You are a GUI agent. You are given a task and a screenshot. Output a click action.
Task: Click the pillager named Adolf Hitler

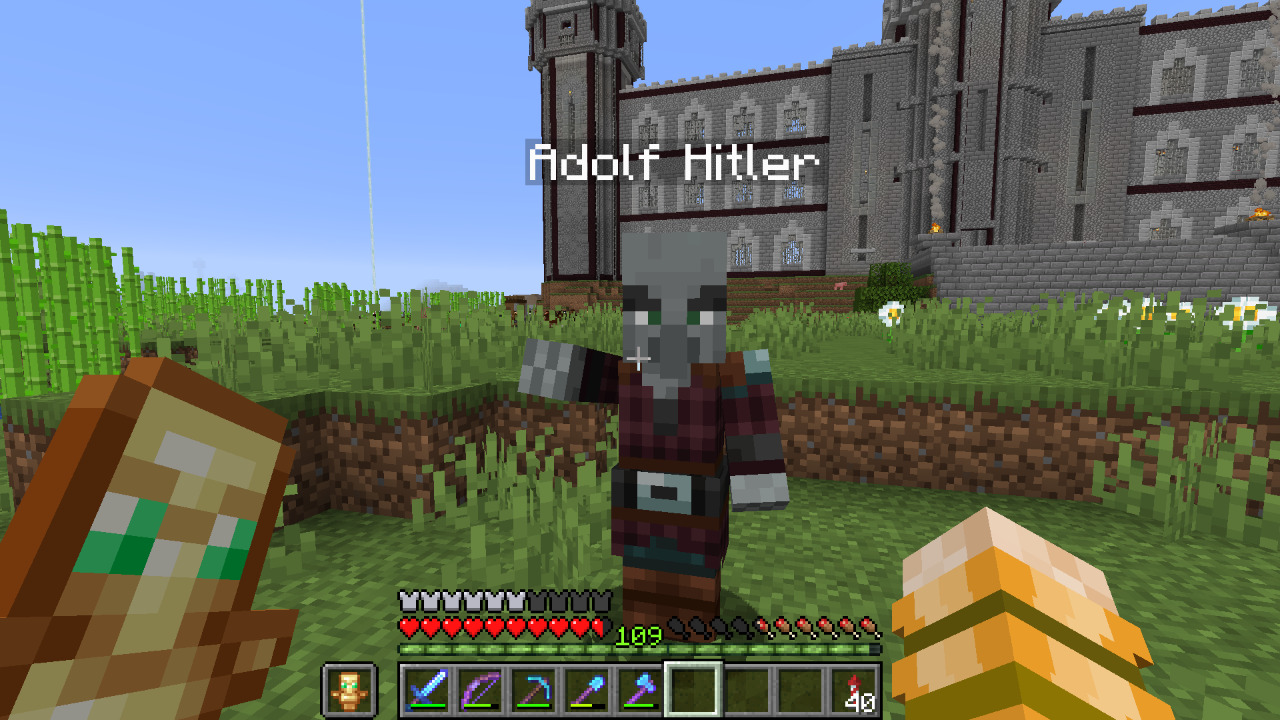(x=668, y=430)
